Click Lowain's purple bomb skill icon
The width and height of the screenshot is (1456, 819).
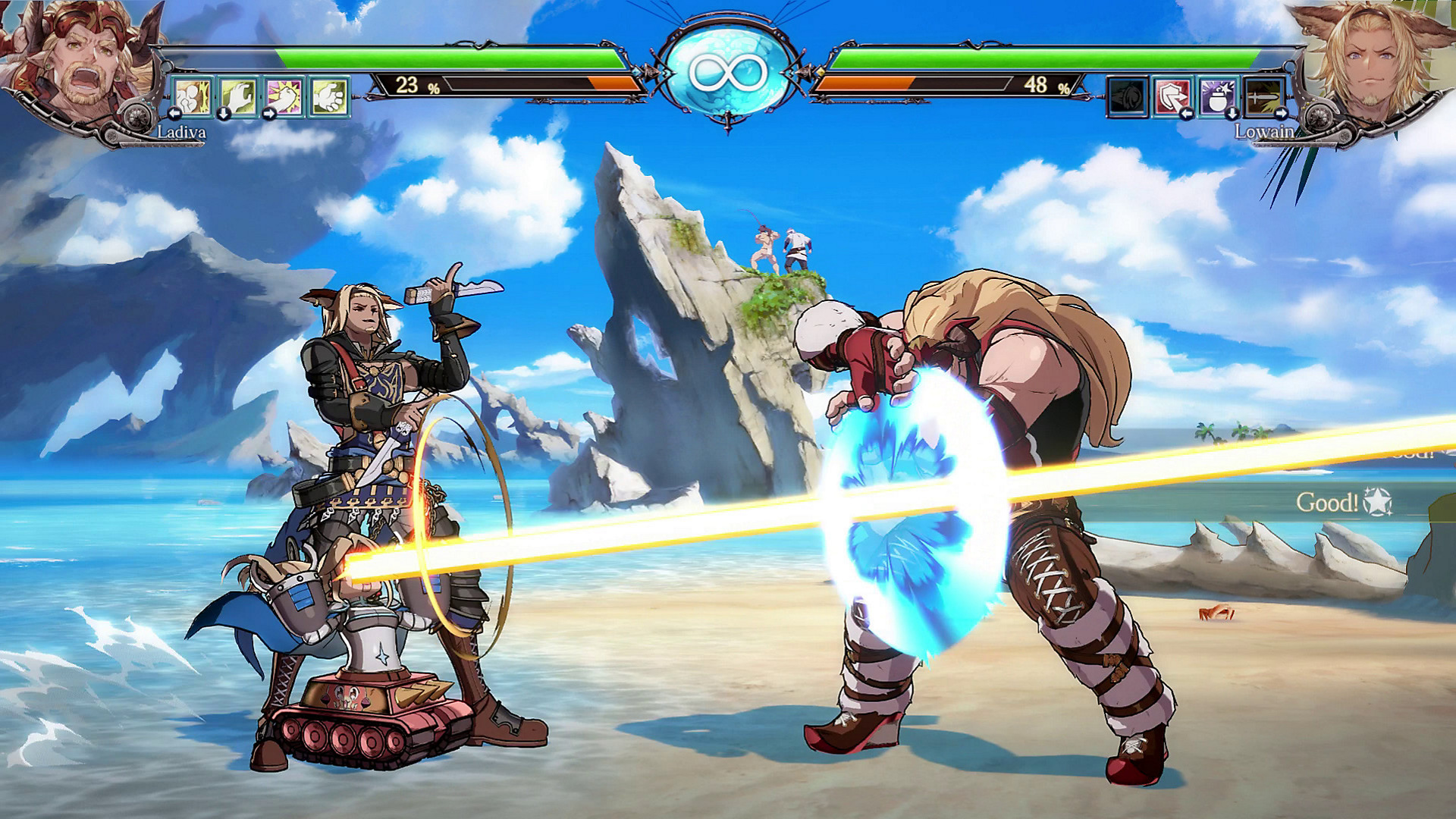coord(1219,96)
